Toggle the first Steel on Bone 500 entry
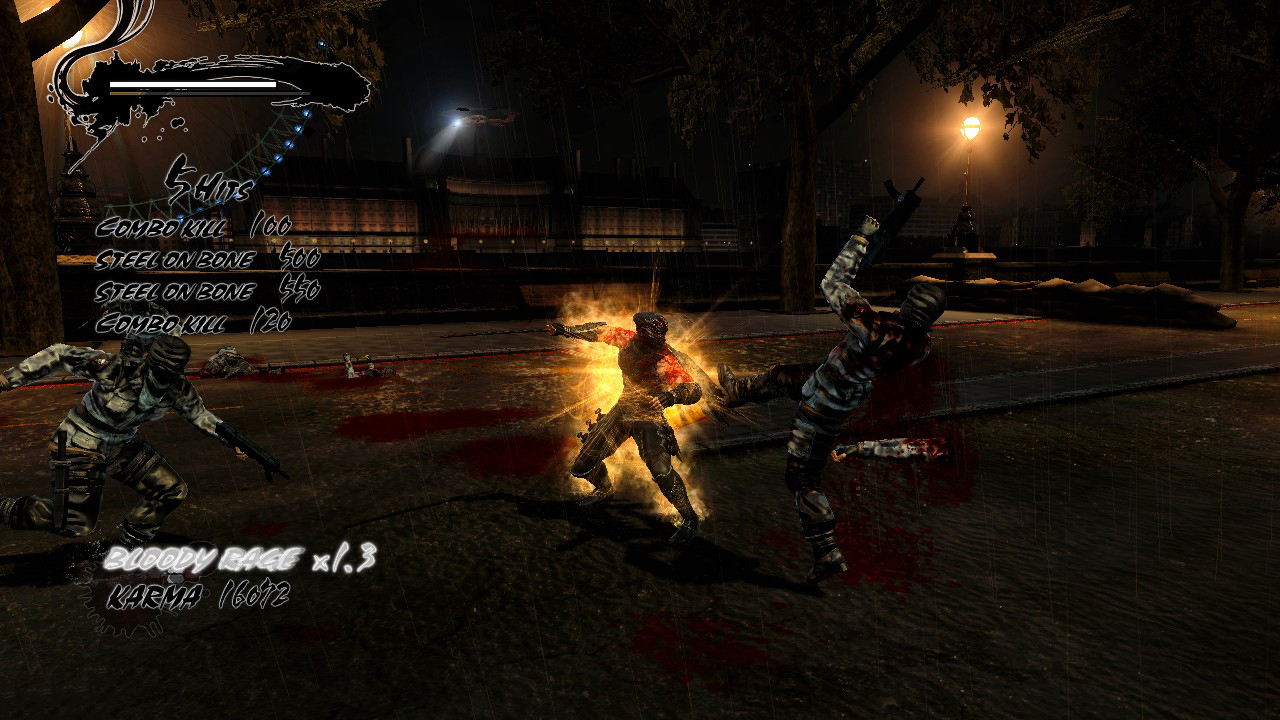This screenshot has height=720, width=1280. point(205,257)
